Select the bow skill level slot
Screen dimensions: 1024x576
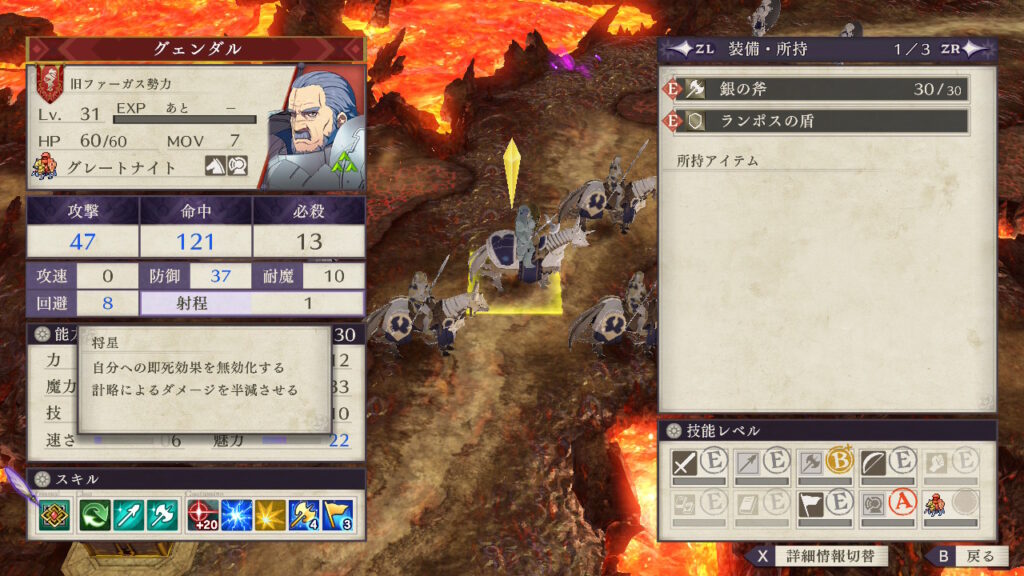coord(888,463)
